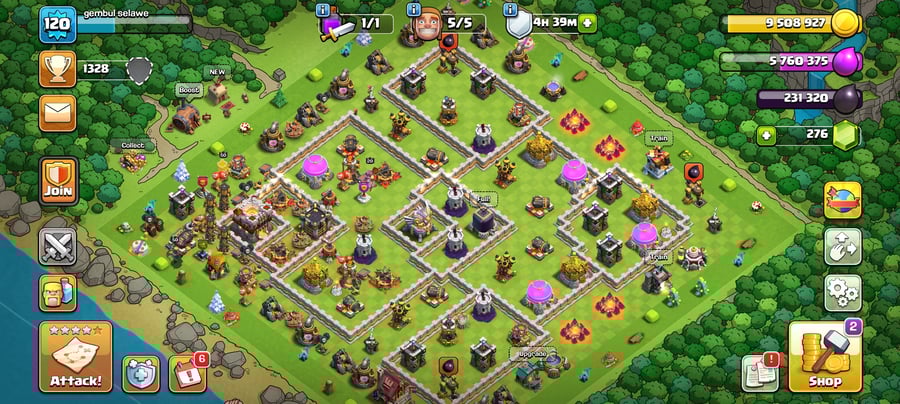Show info for the 1/1 sword potion counter
The height and width of the screenshot is (404, 900).
click(323, 9)
